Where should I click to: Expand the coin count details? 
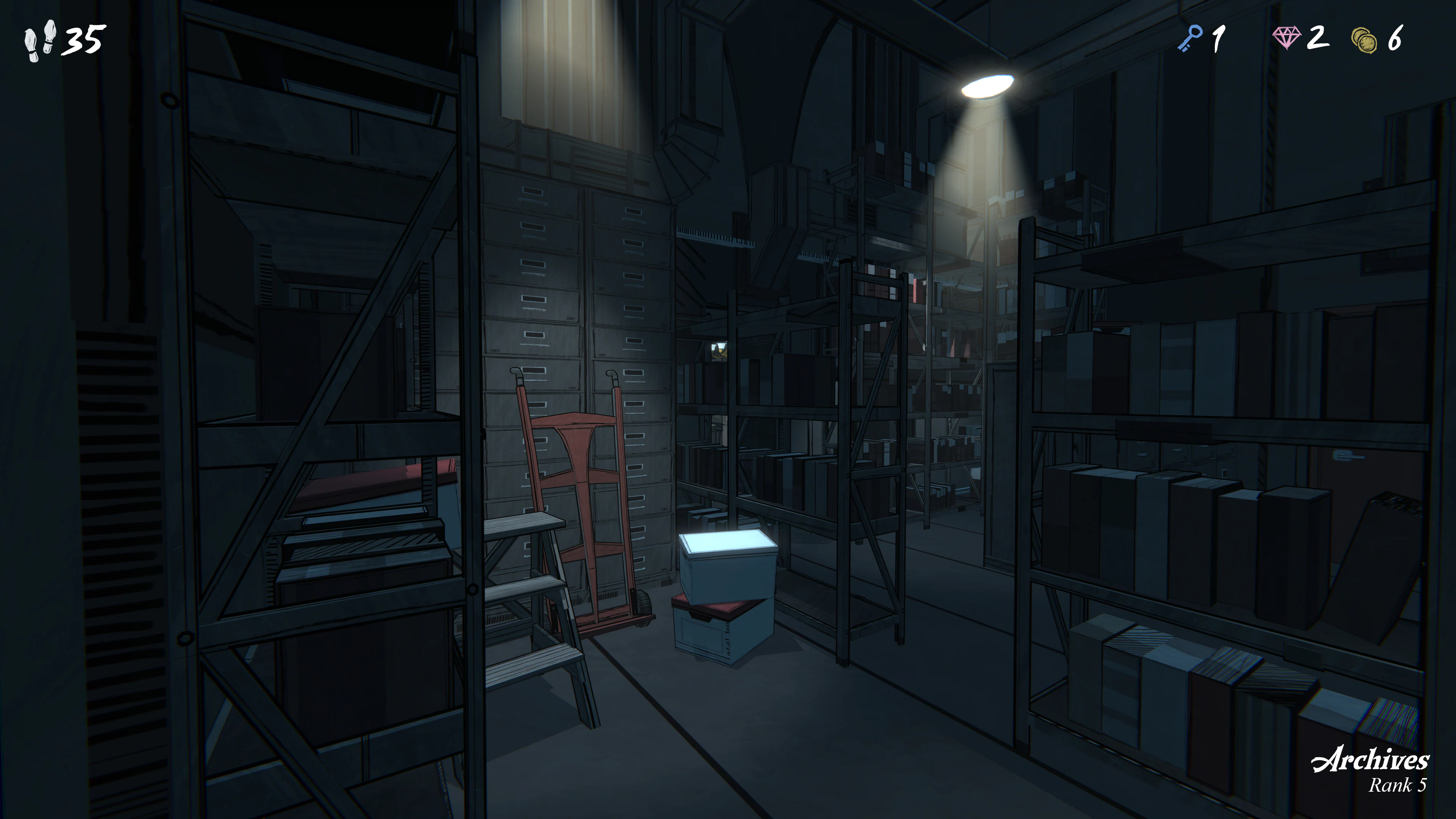1379,39
